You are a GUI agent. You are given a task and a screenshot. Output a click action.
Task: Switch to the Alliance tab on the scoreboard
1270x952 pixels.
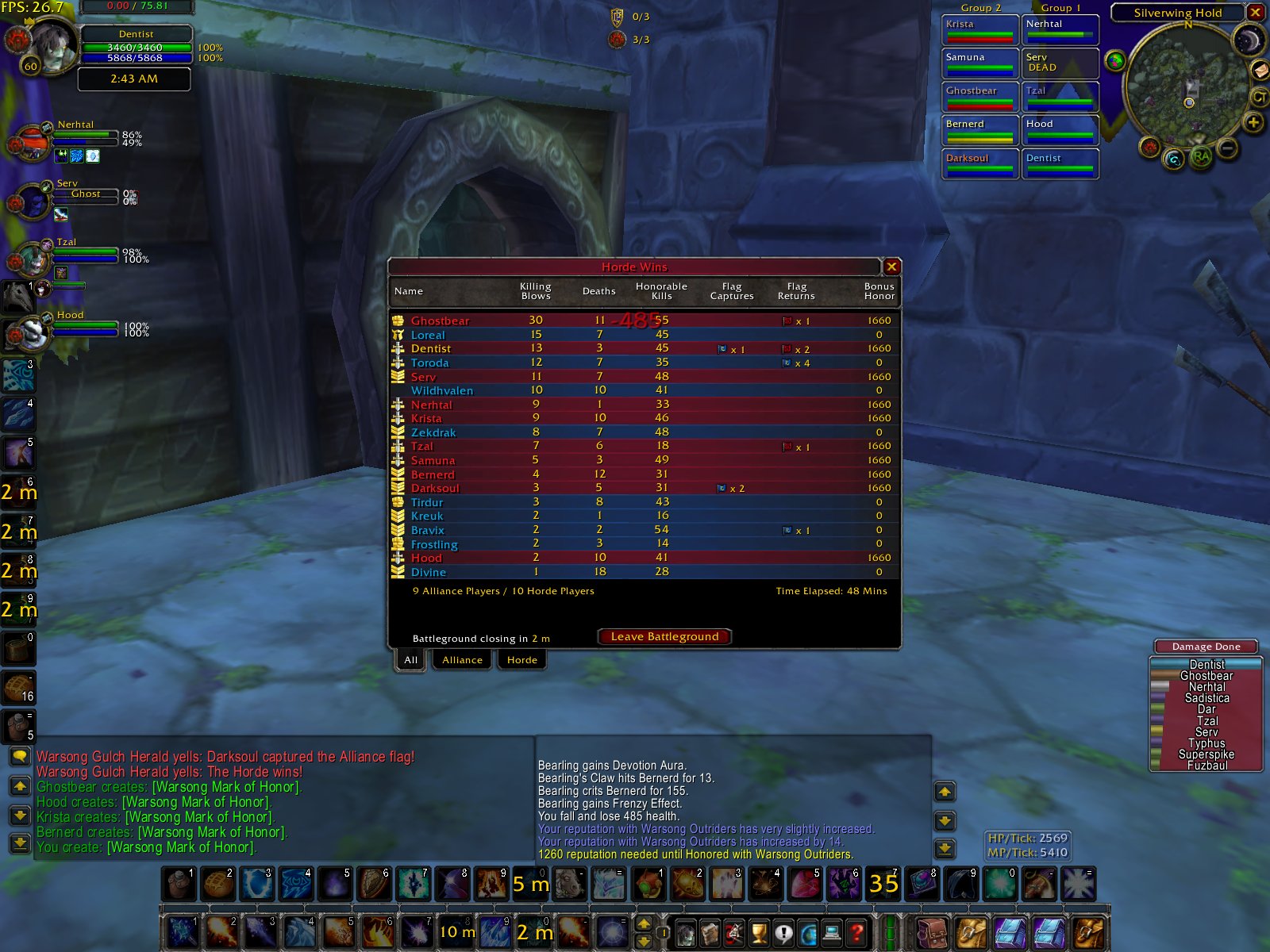point(461,659)
